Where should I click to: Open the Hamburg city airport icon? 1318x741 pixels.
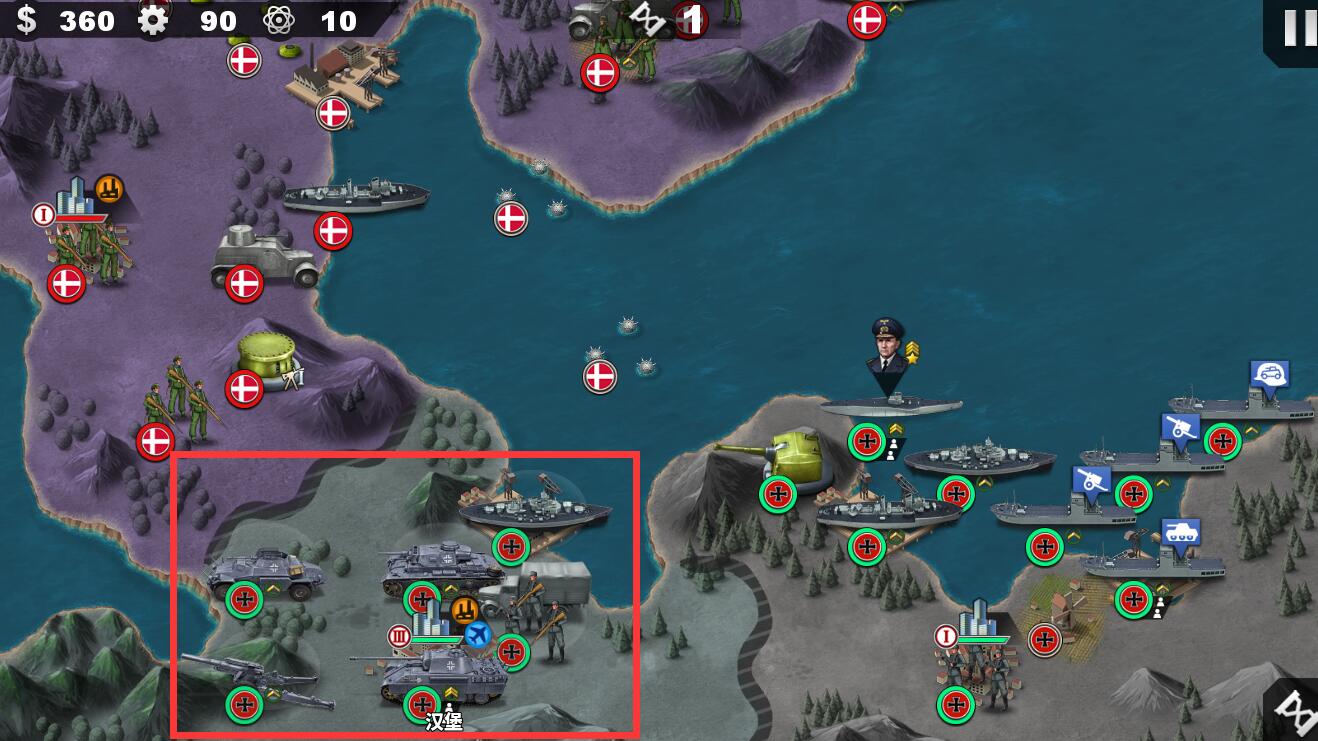[x=477, y=633]
